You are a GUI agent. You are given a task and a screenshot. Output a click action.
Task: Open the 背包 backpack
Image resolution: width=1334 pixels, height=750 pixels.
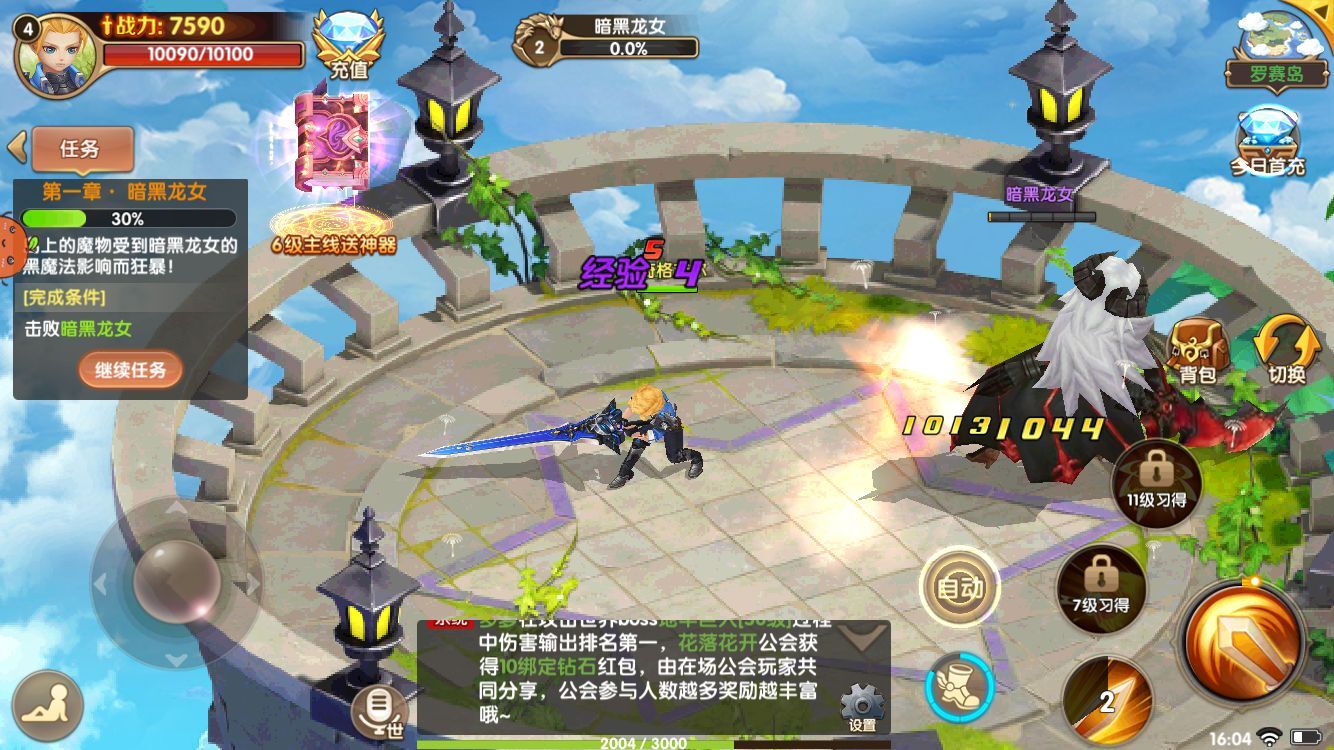(x=1197, y=352)
